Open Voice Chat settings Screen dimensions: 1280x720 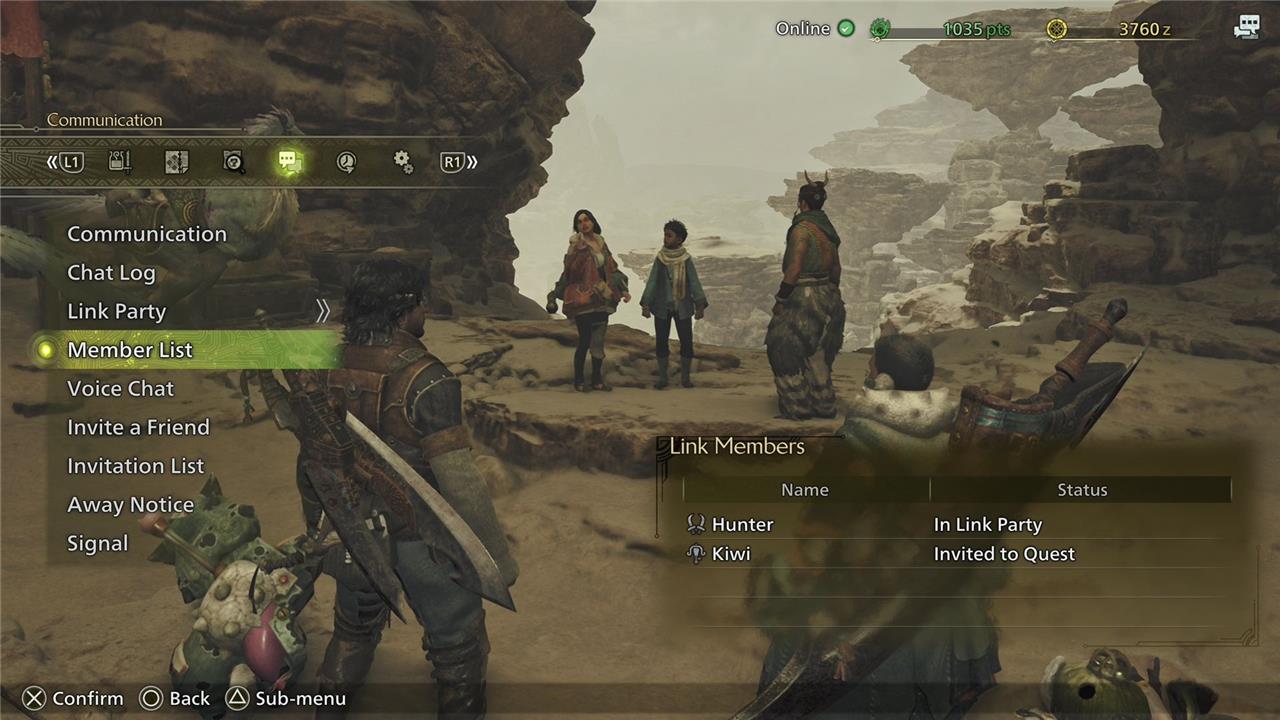pyautogui.click(x=120, y=389)
